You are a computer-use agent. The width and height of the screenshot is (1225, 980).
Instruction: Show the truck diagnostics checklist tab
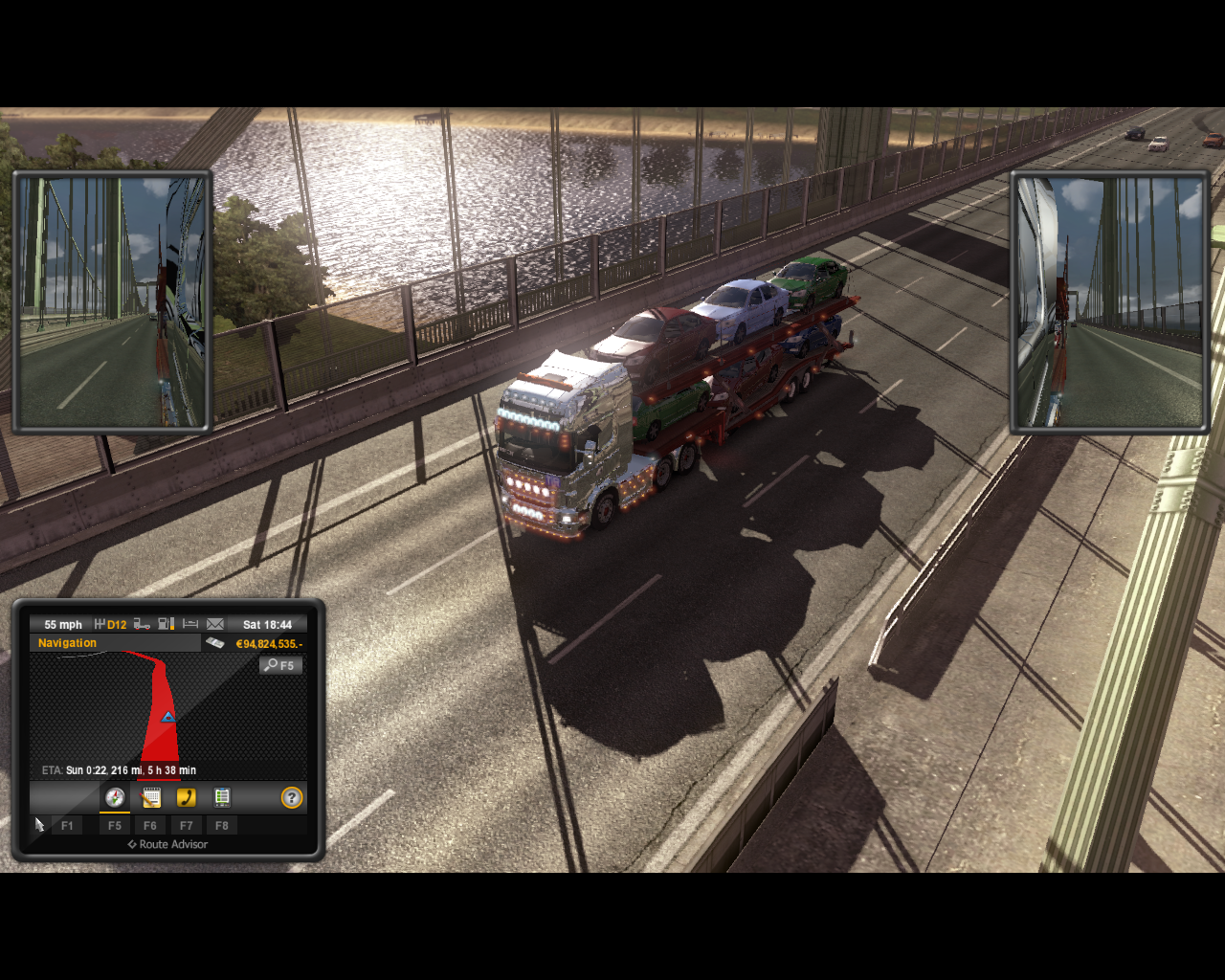222,797
